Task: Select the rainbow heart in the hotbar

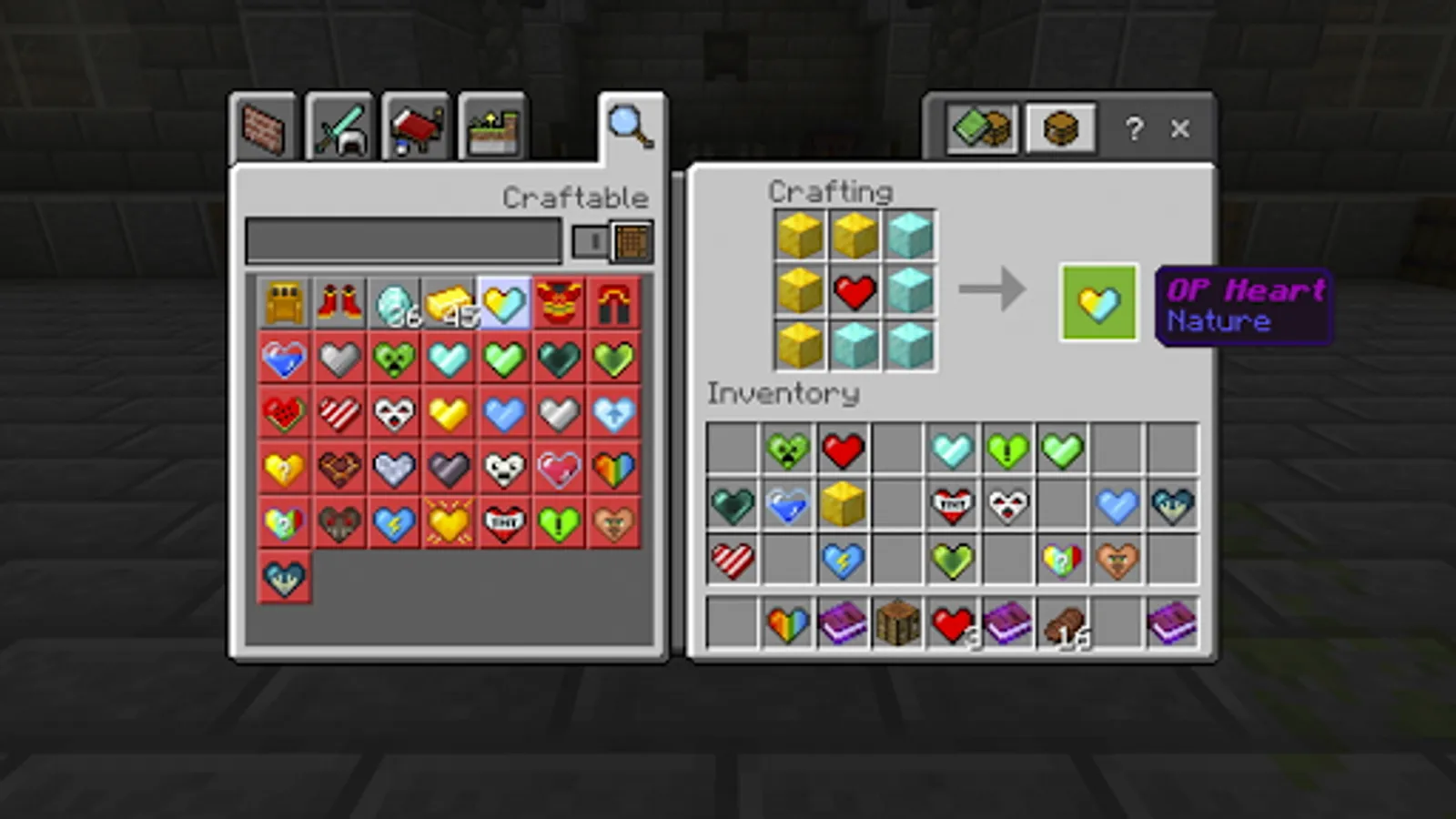Action: coord(788,623)
